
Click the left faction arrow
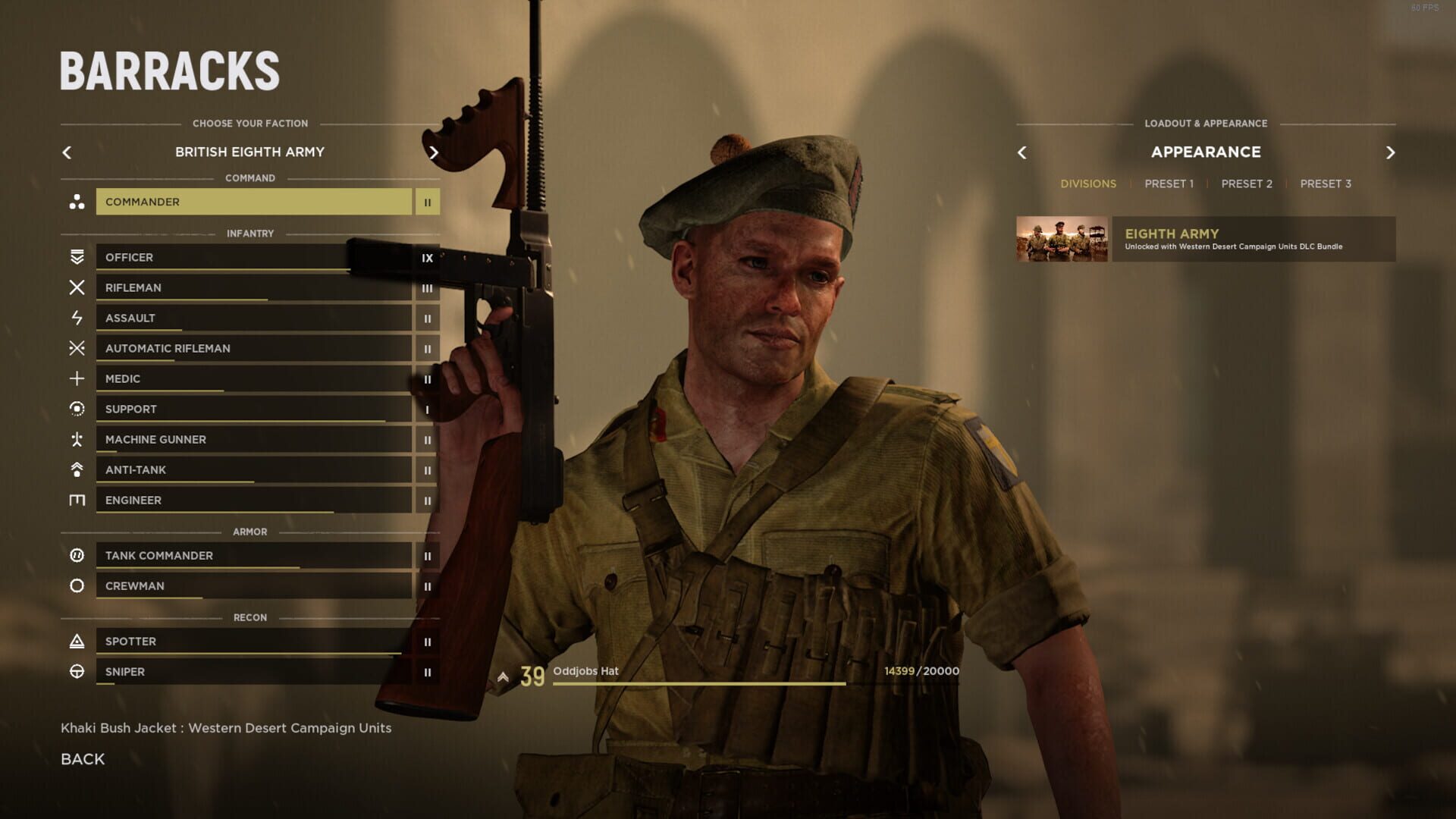(x=67, y=152)
